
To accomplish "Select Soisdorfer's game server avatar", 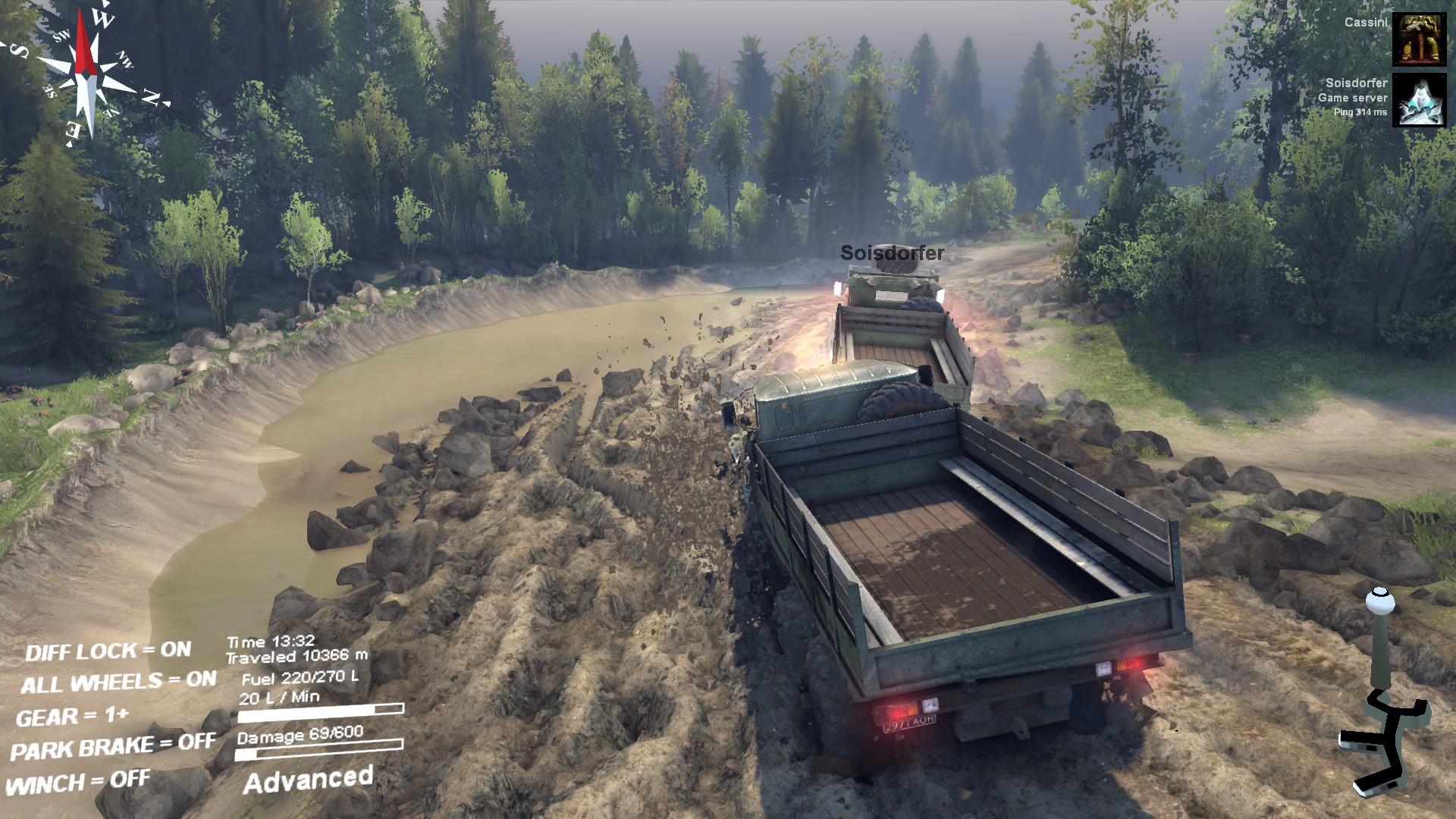I will [1419, 100].
